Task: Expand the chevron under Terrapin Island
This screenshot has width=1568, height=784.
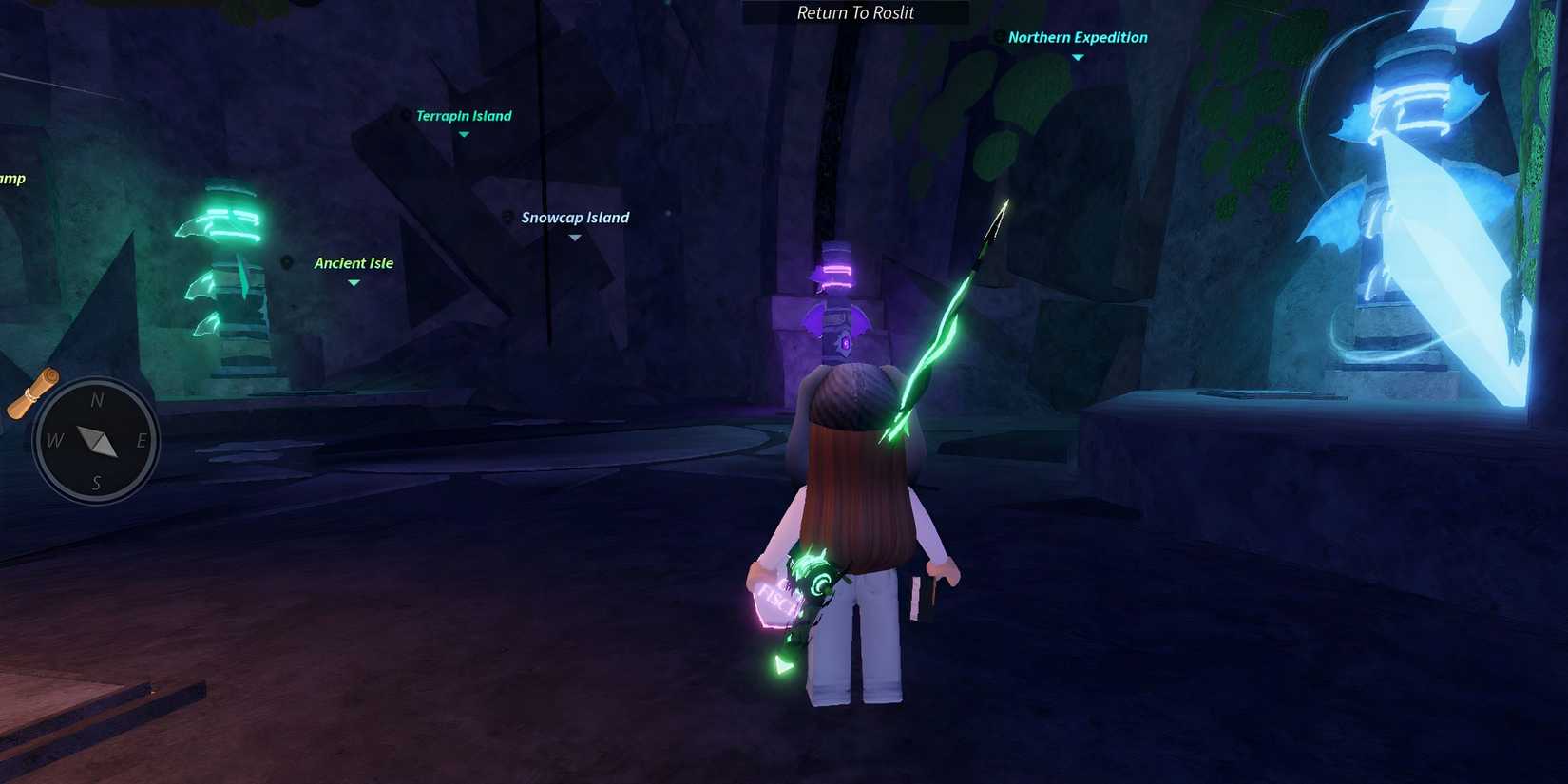Action: pyautogui.click(x=464, y=134)
